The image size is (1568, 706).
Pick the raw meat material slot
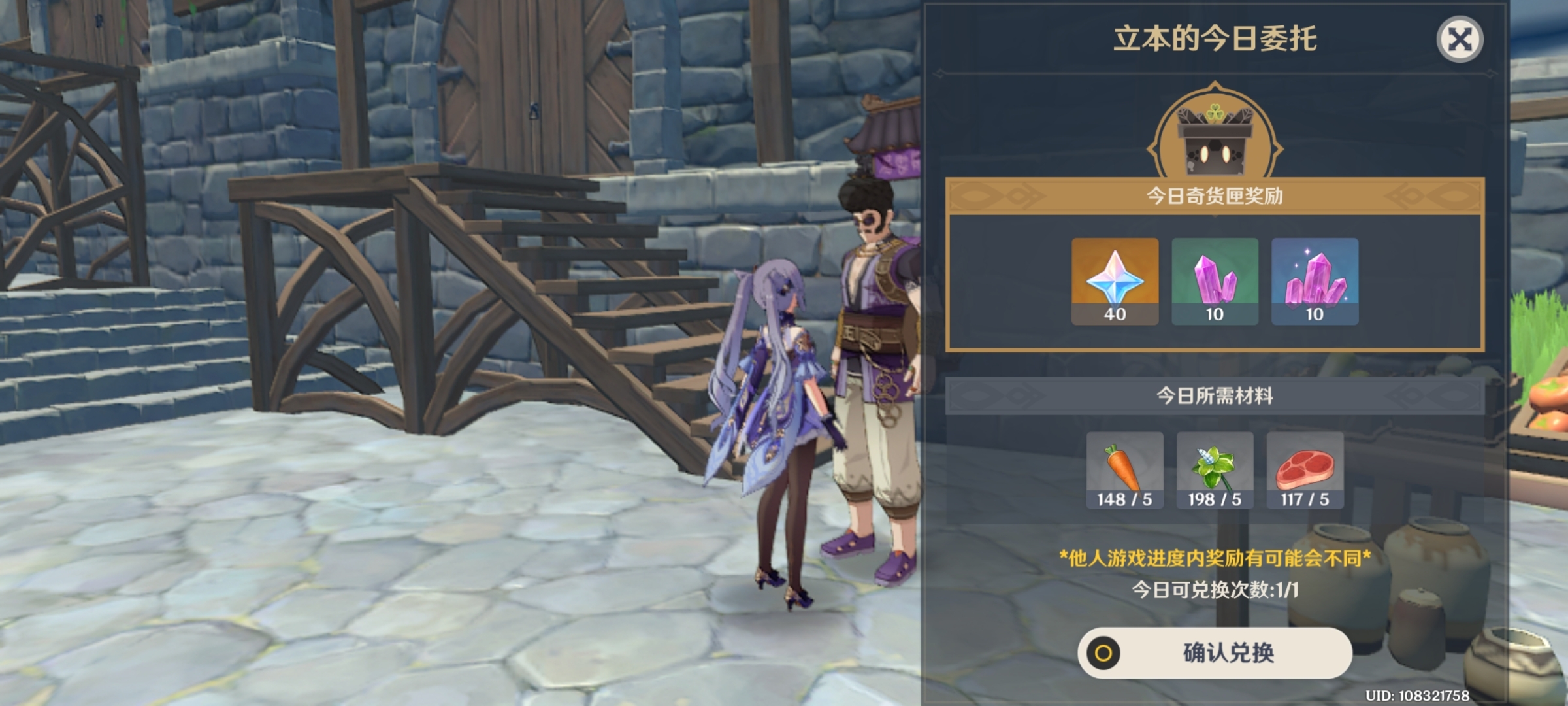tap(1305, 470)
